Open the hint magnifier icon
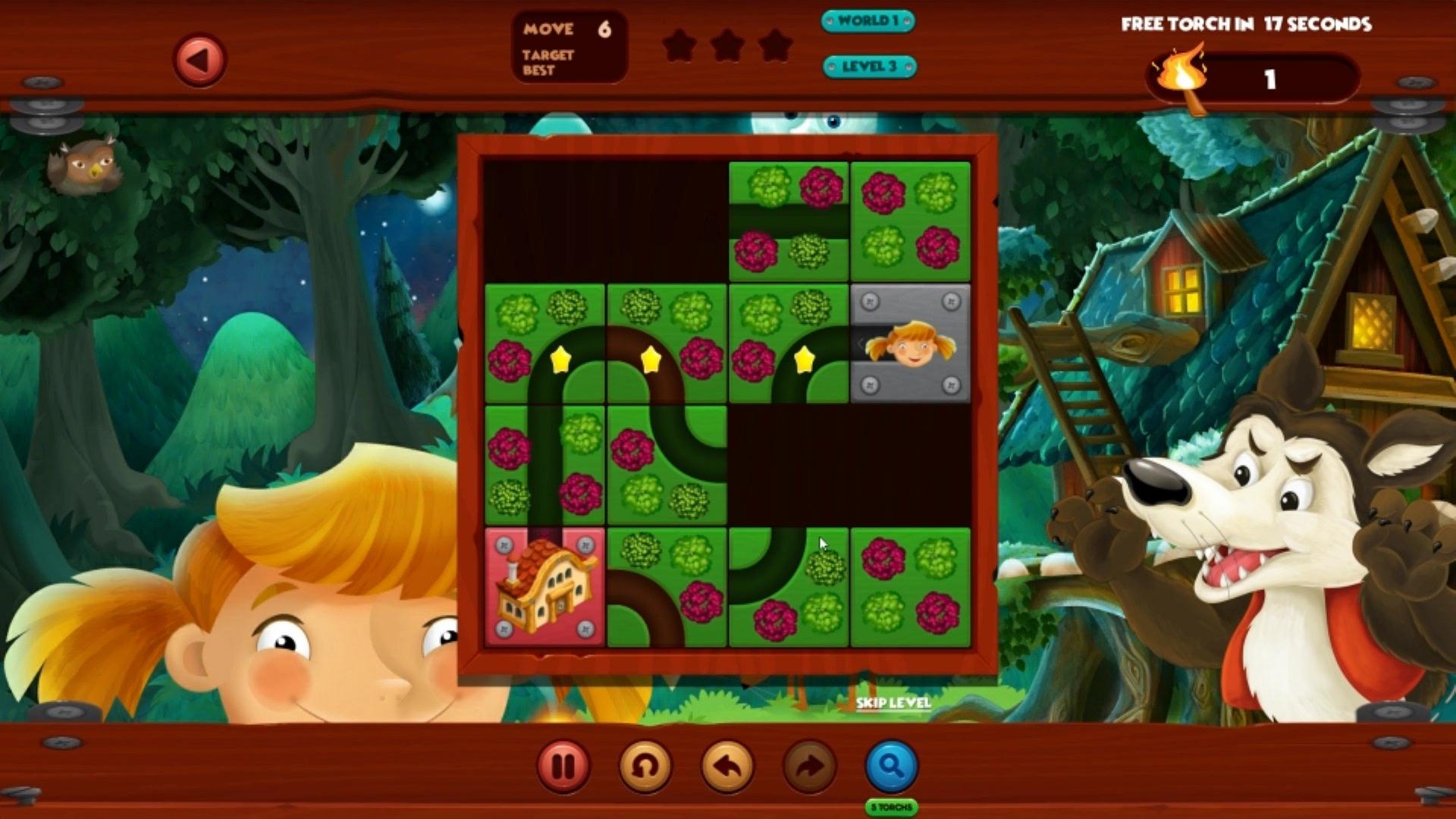 click(x=892, y=767)
